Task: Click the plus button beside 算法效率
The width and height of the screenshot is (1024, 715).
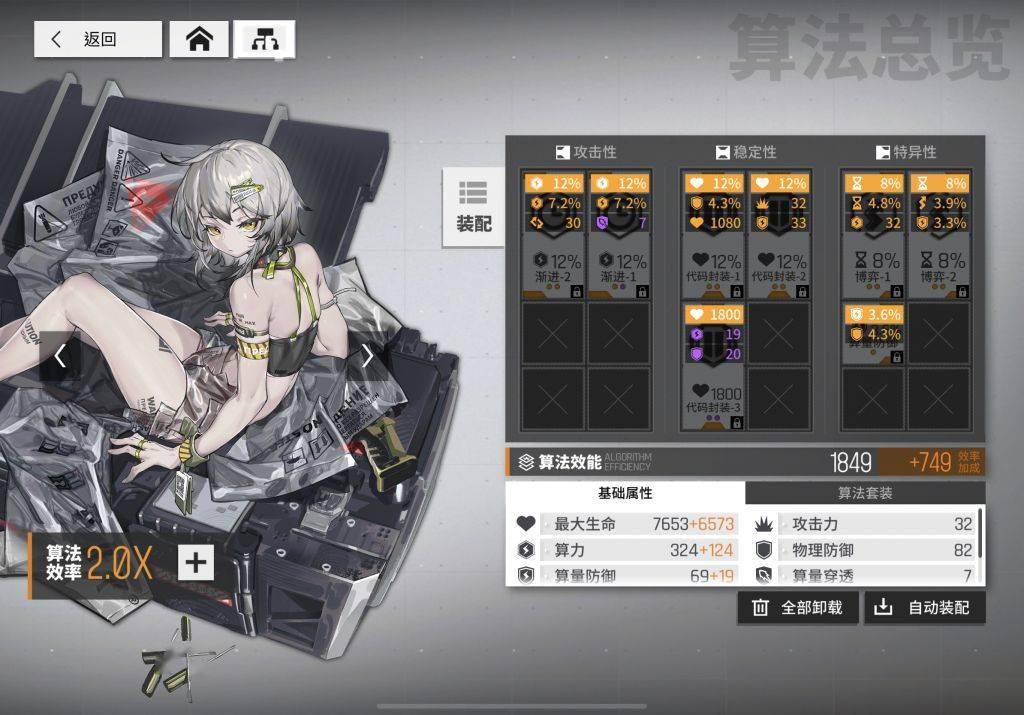Action: pos(195,562)
